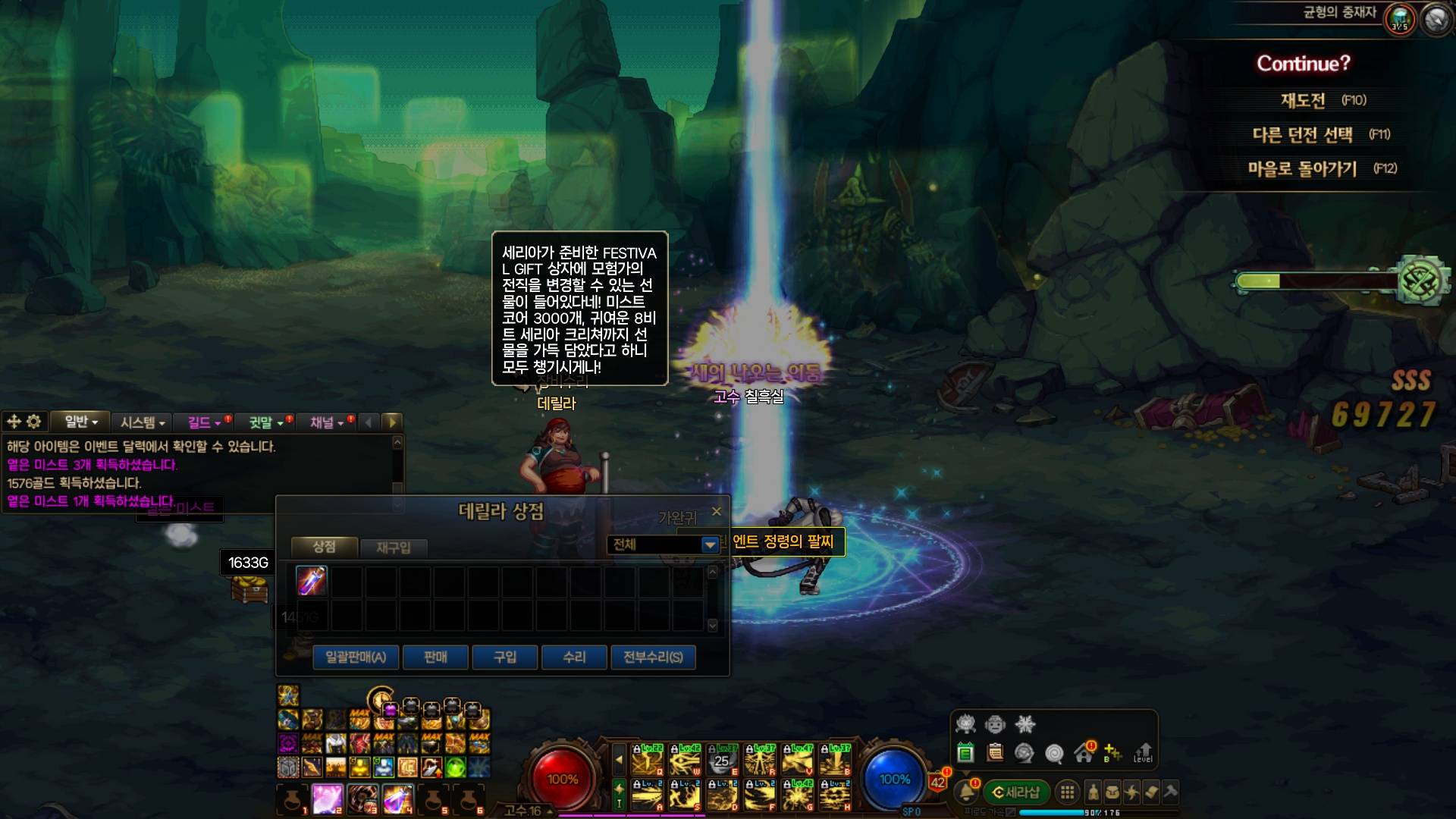Click 전부수리(S) repair all button
Screen dimensions: 1456x819
click(653, 657)
